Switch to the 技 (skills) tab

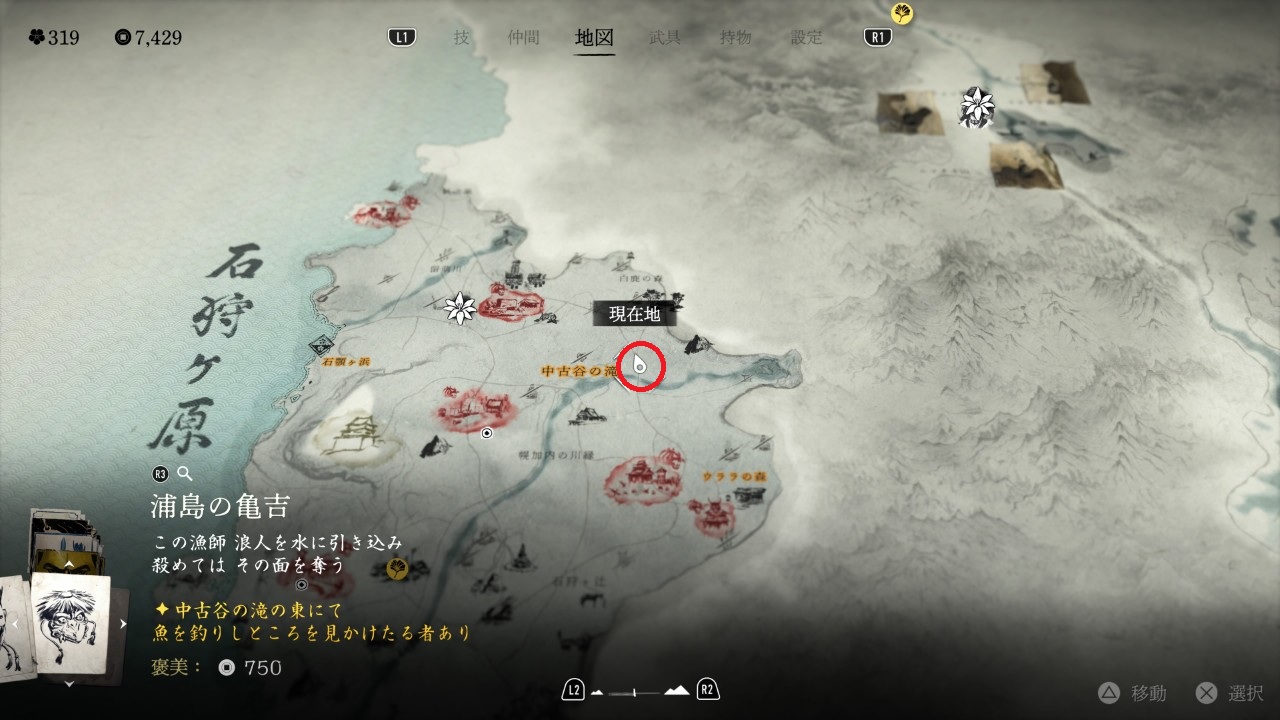(461, 38)
